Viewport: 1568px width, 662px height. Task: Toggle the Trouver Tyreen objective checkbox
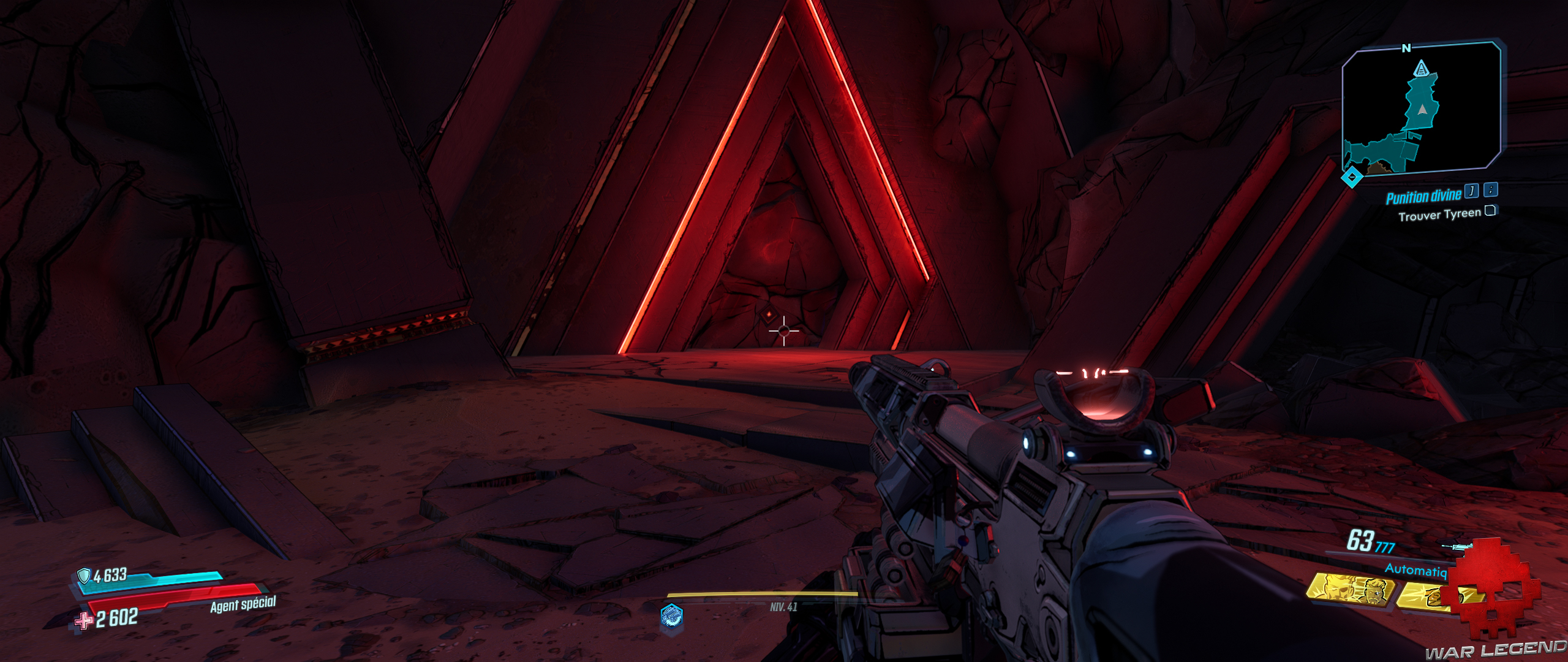pos(1490,211)
